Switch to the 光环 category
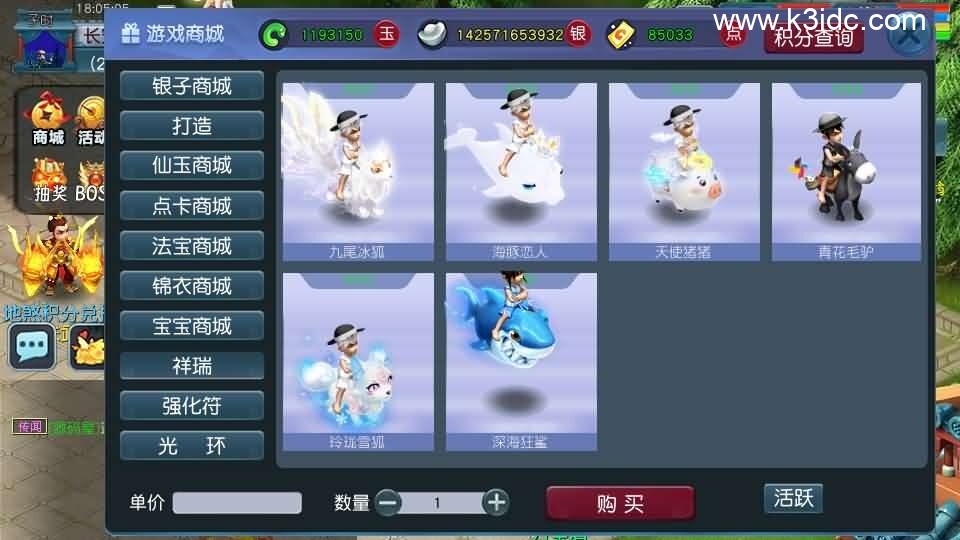 [192, 446]
